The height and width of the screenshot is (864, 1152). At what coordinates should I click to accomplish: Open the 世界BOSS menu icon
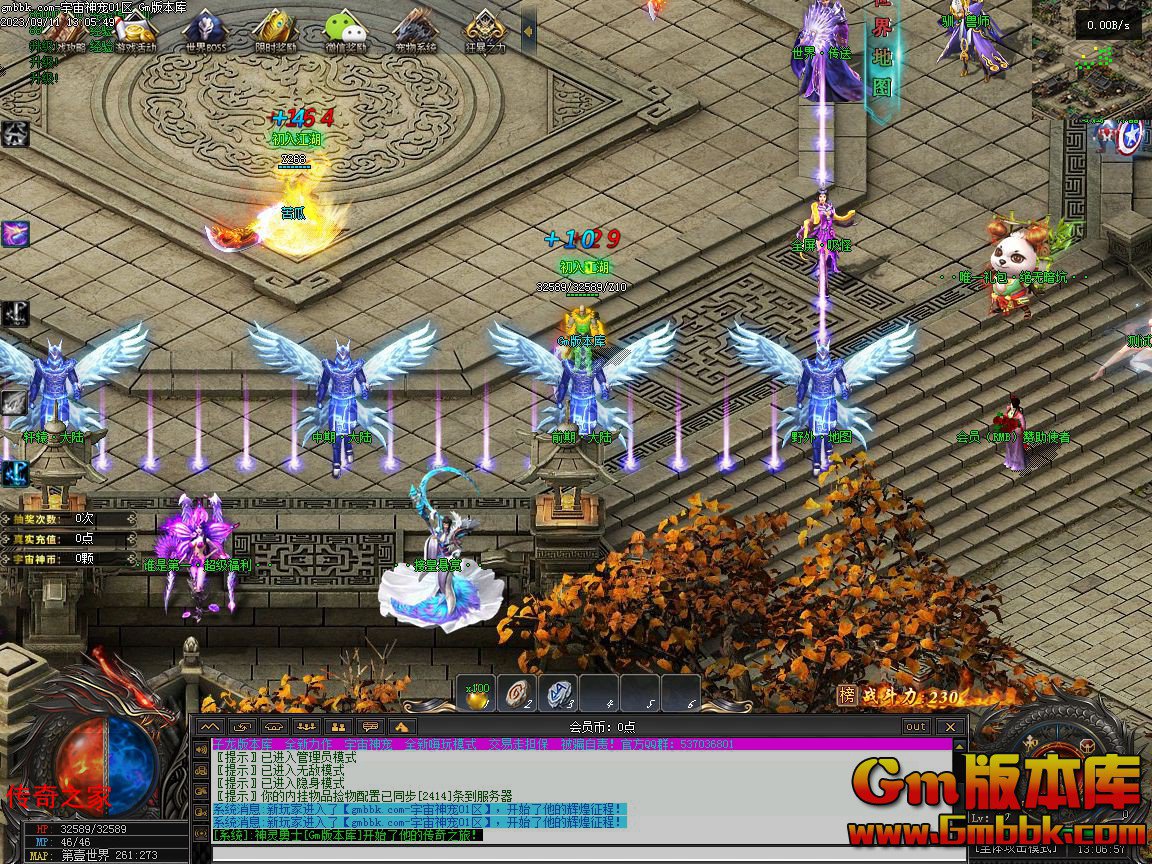(x=204, y=30)
